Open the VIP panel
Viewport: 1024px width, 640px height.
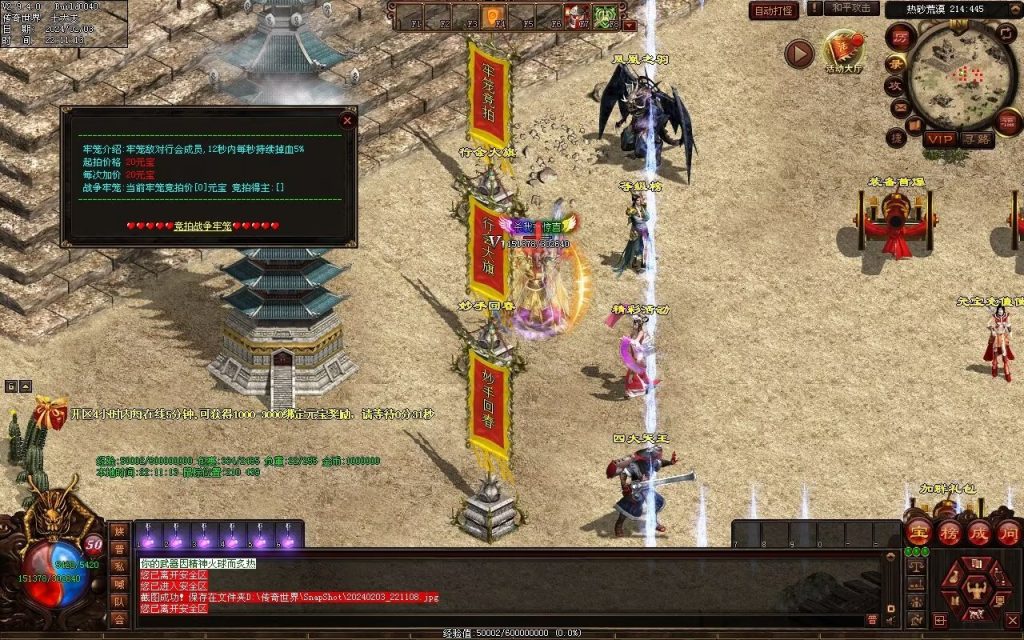click(938, 139)
